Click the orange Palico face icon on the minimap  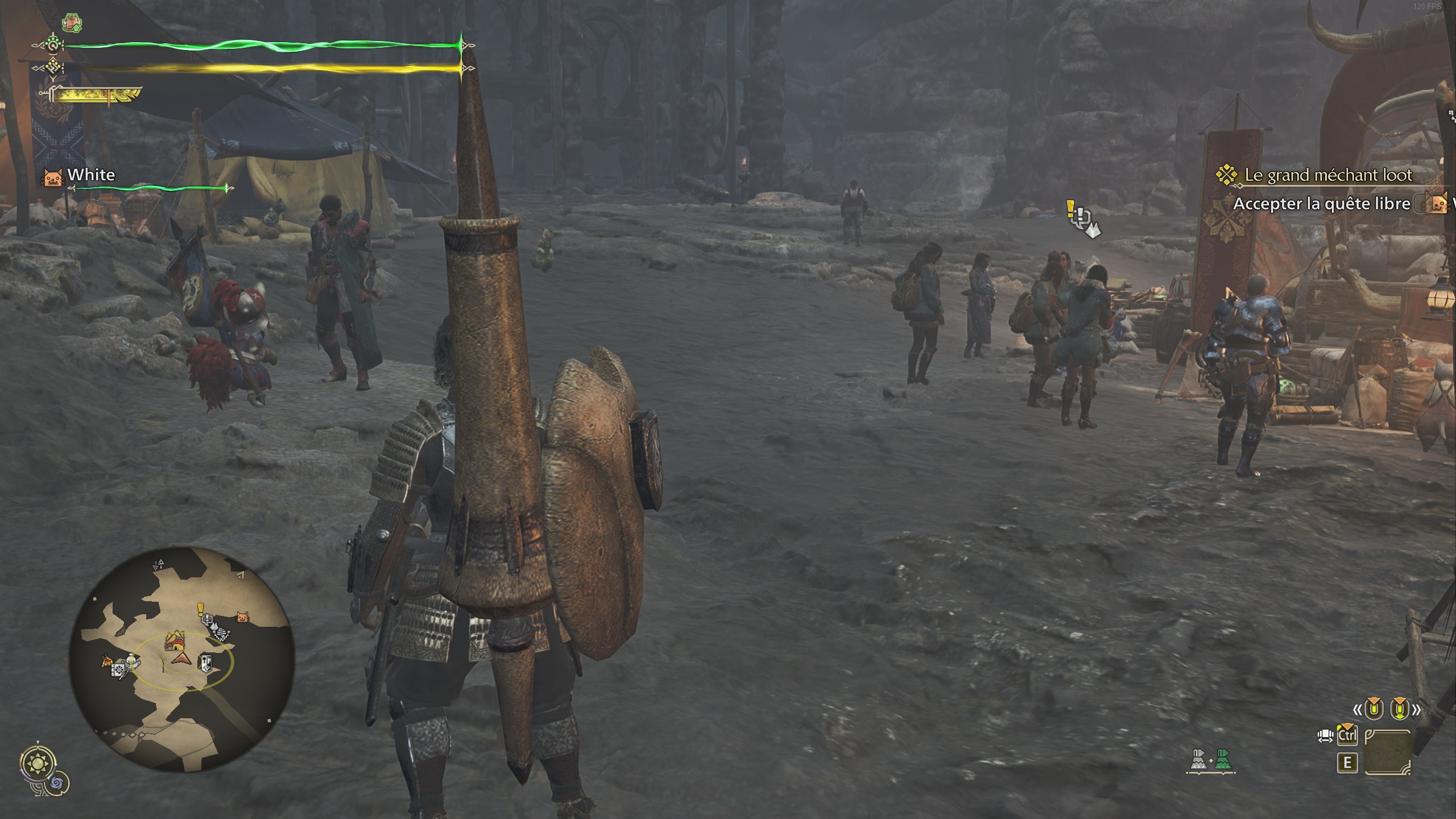tap(243, 618)
